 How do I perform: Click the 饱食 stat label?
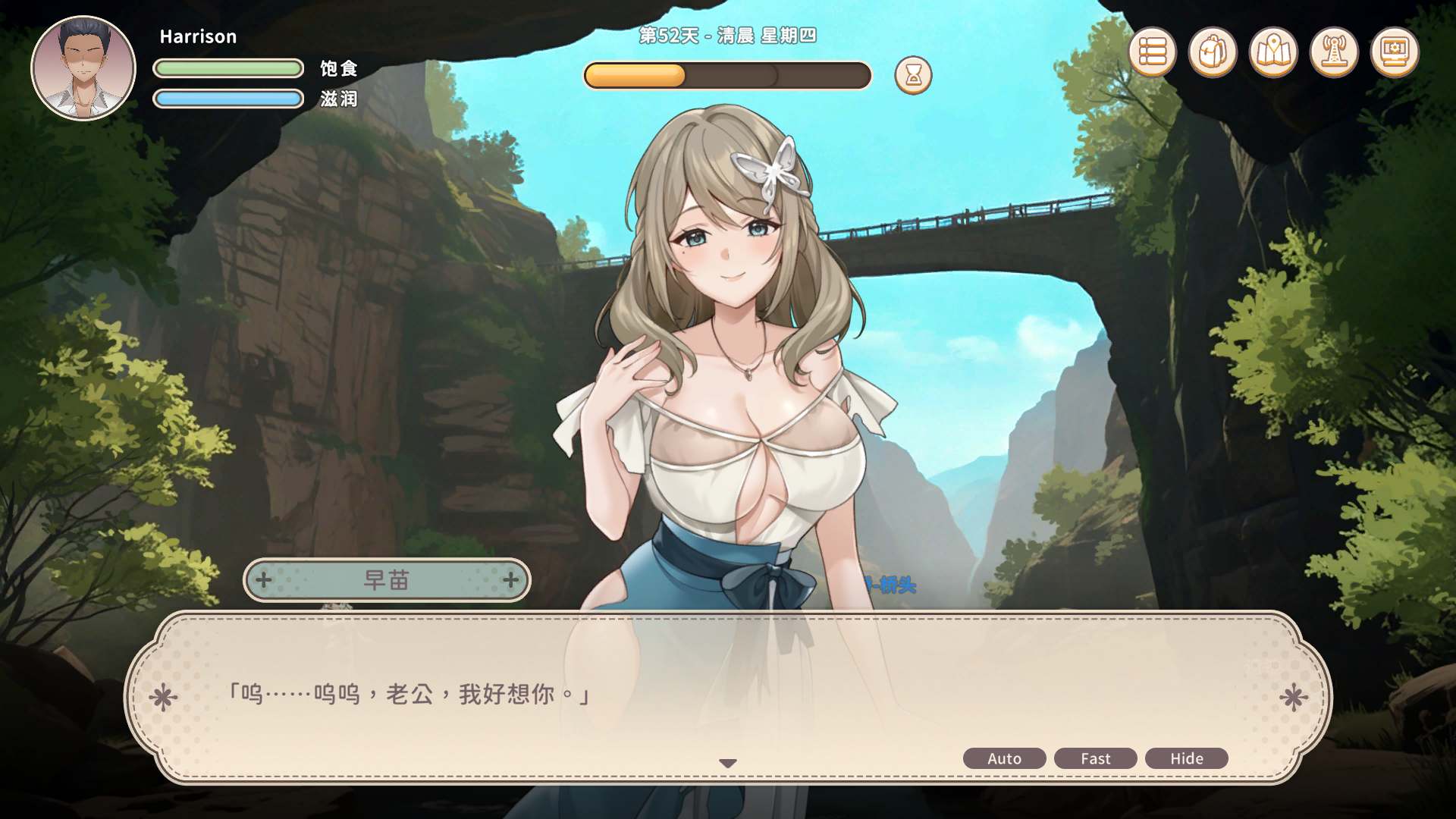click(339, 68)
